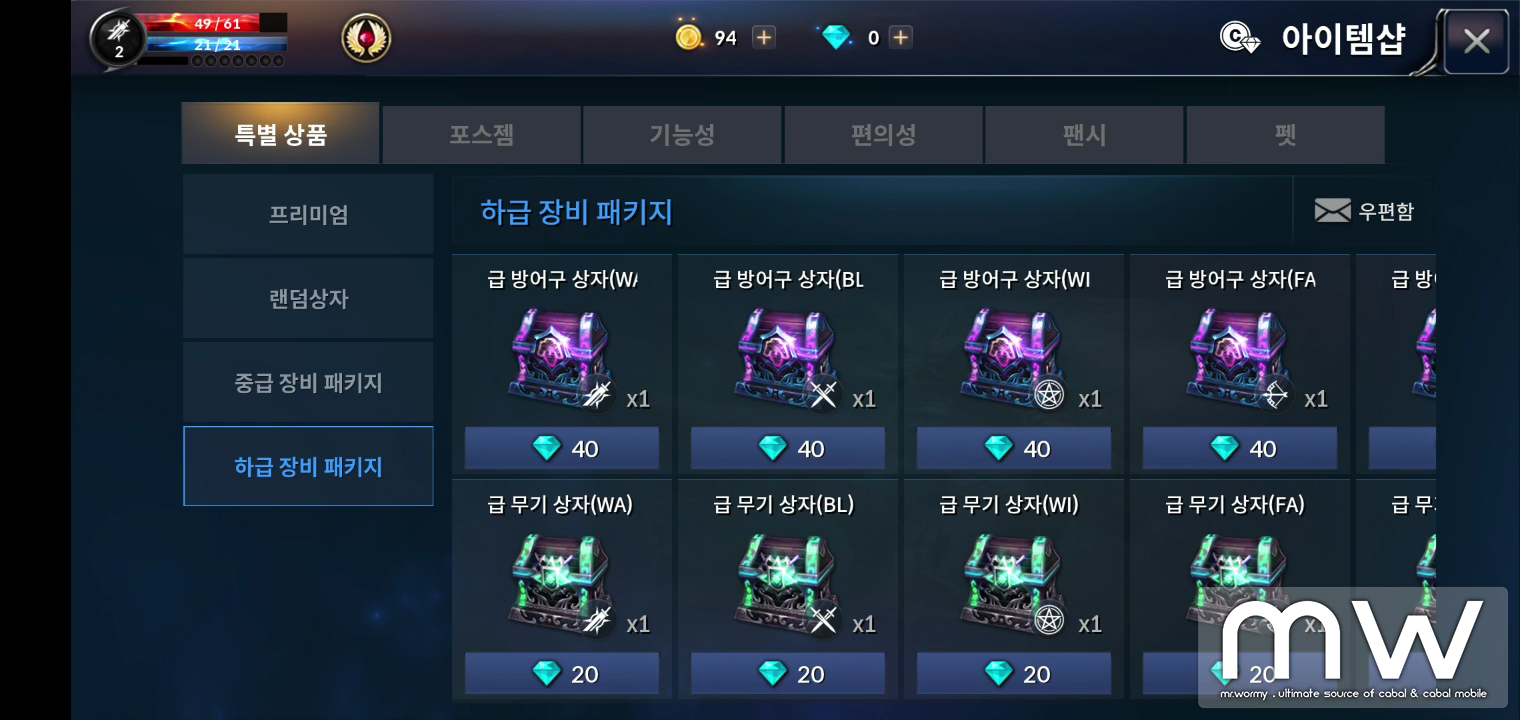Show the 중급 장비 패키지 category
The height and width of the screenshot is (720, 1520).
(x=308, y=382)
